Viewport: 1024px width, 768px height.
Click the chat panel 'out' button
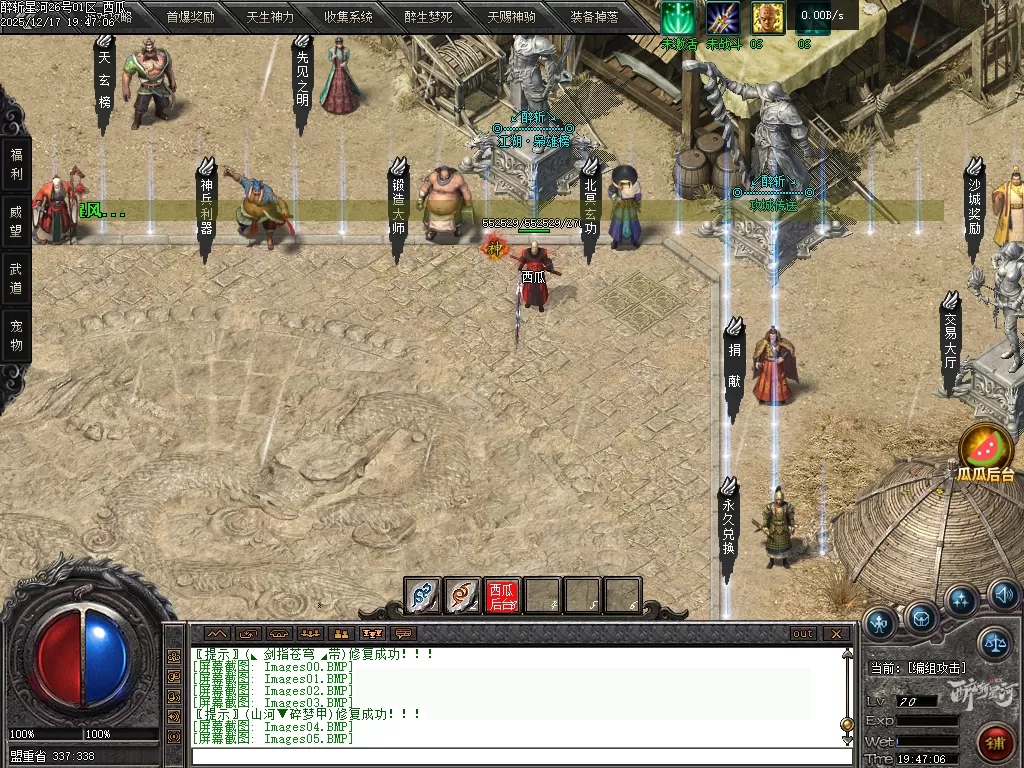[803, 634]
